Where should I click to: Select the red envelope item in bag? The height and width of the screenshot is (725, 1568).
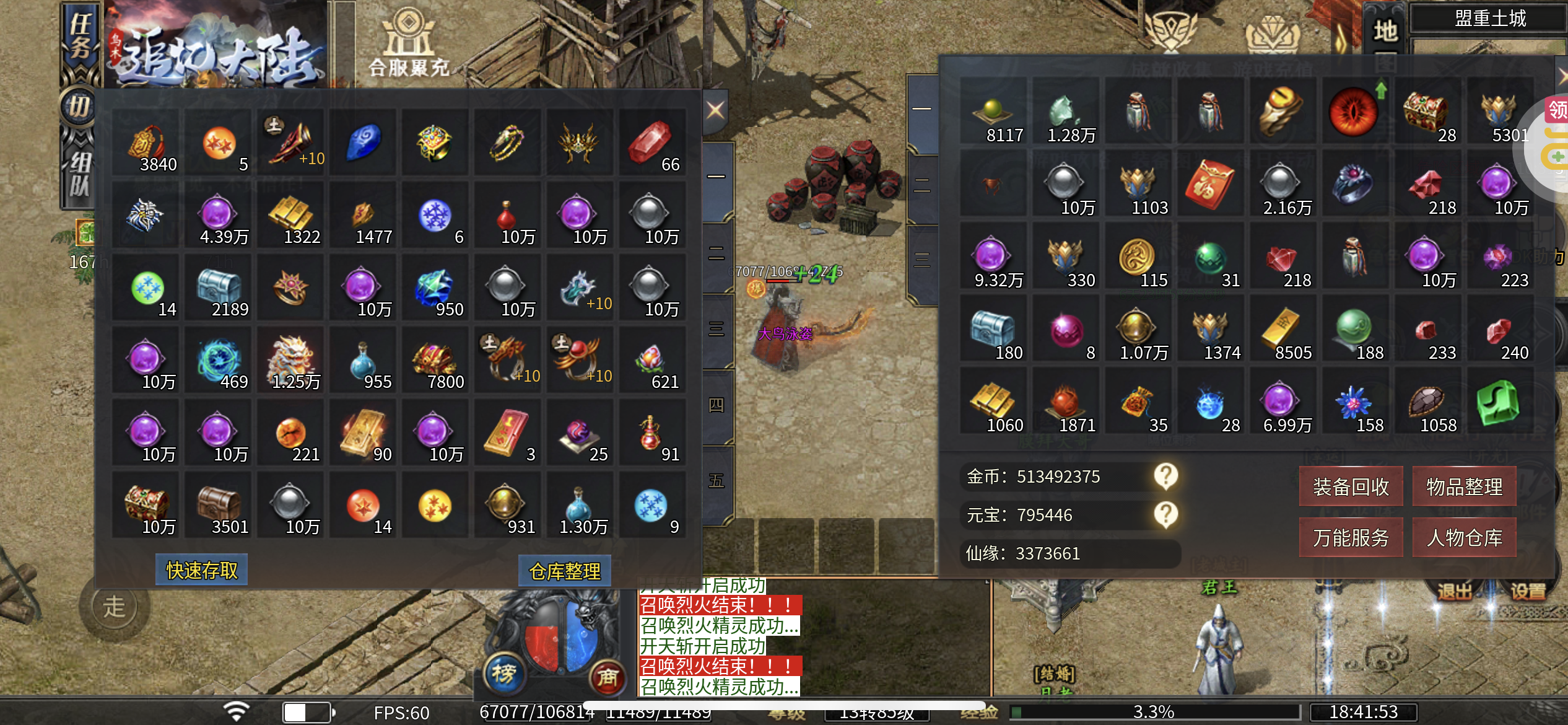point(1209,185)
